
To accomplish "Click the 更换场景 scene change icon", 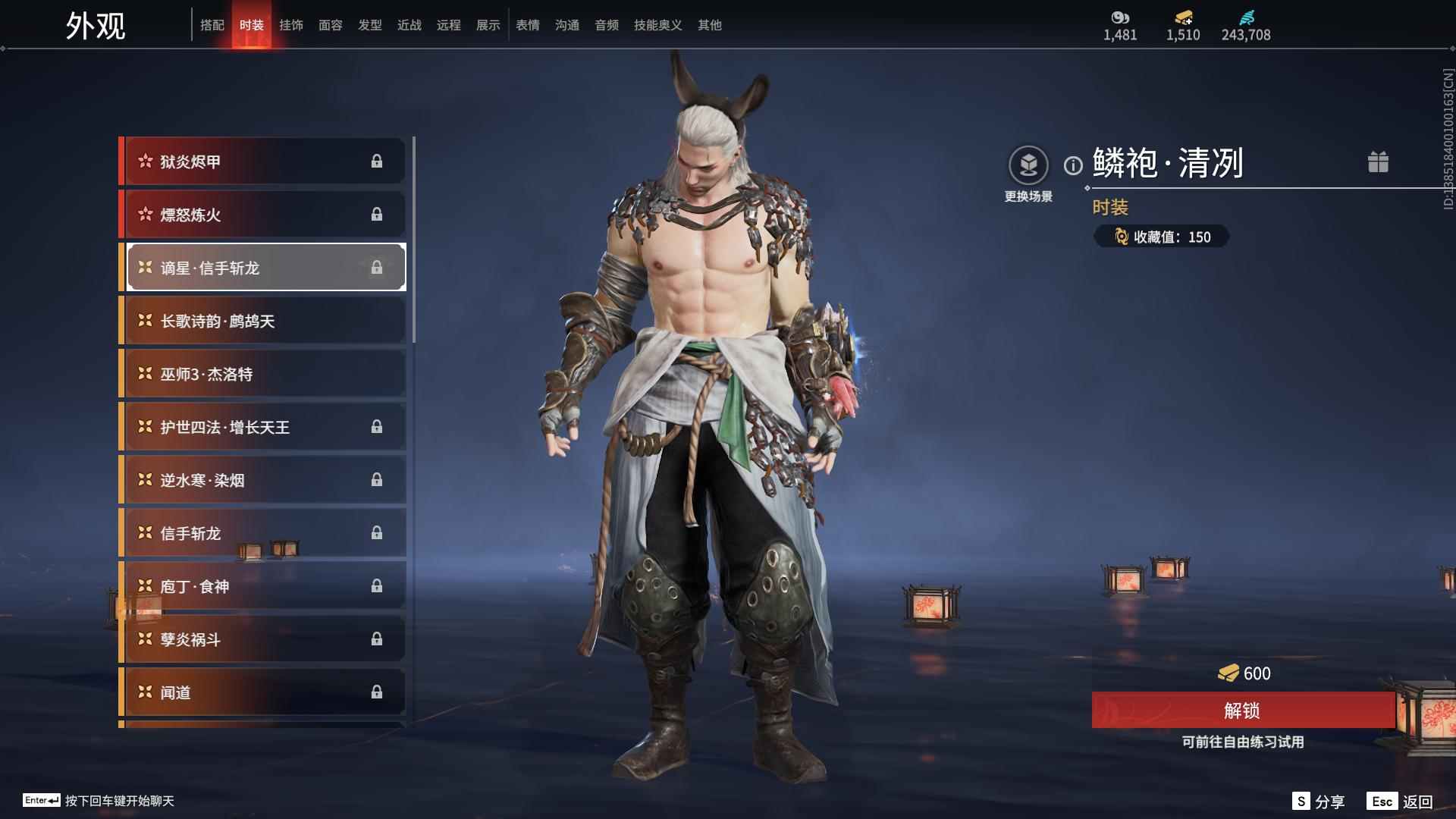I will 1028,165.
